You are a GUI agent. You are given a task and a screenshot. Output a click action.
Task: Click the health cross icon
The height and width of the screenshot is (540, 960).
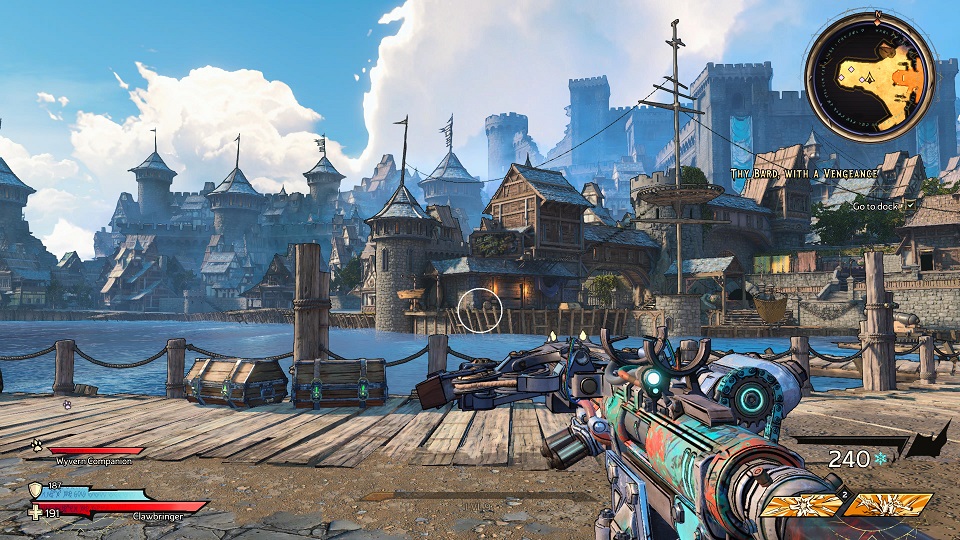coord(36,512)
